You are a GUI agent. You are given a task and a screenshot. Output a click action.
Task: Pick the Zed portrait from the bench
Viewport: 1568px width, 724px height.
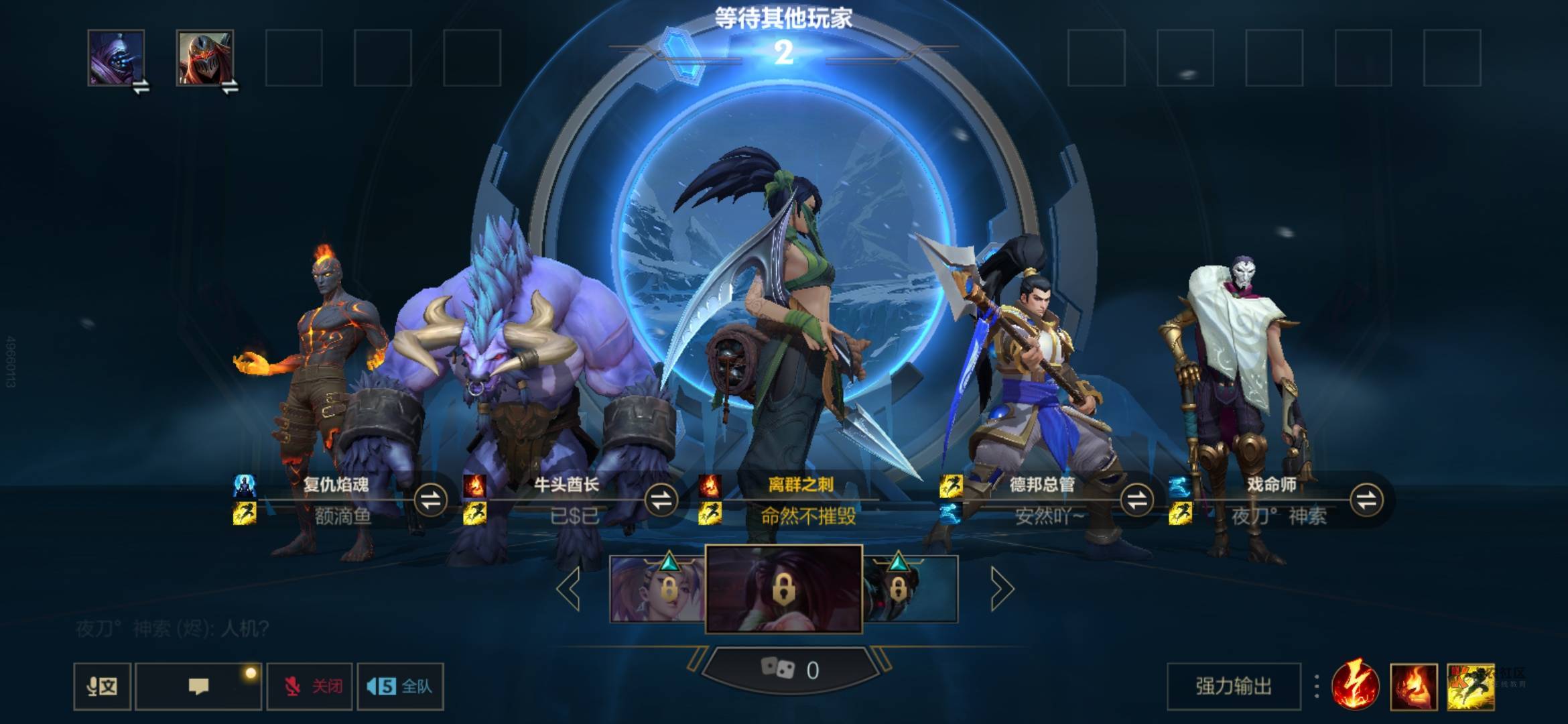pos(205,58)
